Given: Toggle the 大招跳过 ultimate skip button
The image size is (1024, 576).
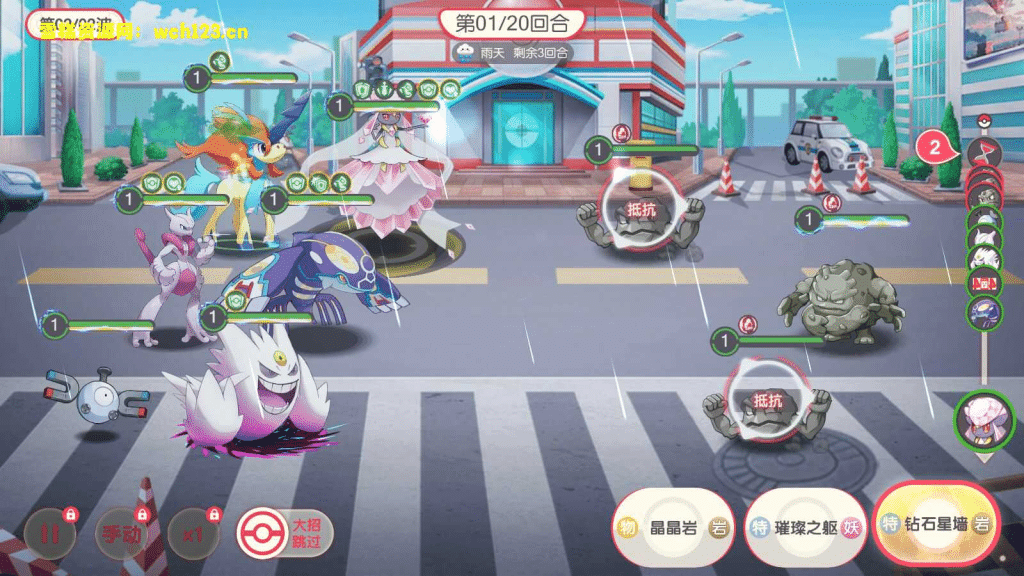Looking at the screenshot, I should point(285,533).
